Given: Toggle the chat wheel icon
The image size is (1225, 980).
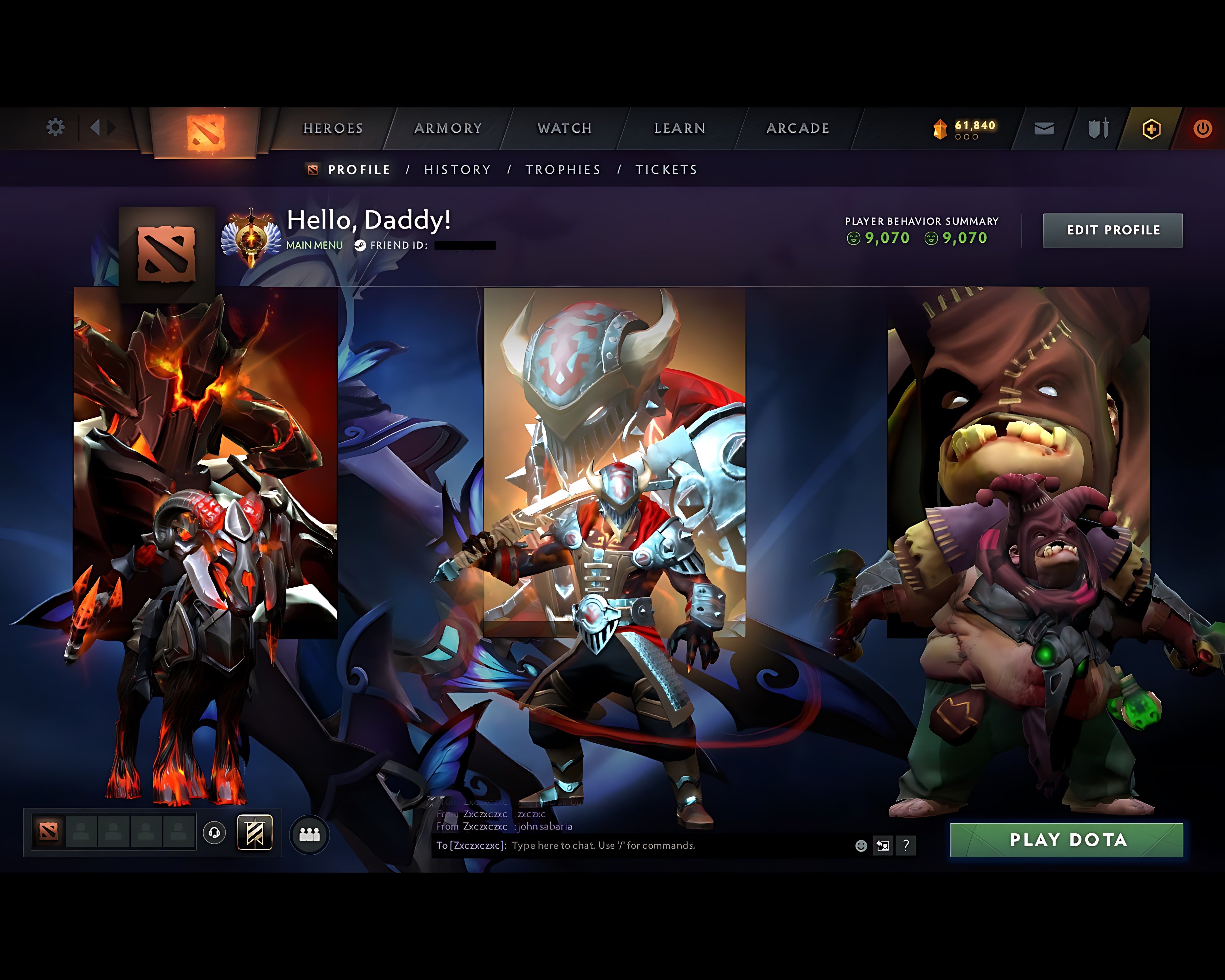Looking at the screenshot, I should [882, 845].
